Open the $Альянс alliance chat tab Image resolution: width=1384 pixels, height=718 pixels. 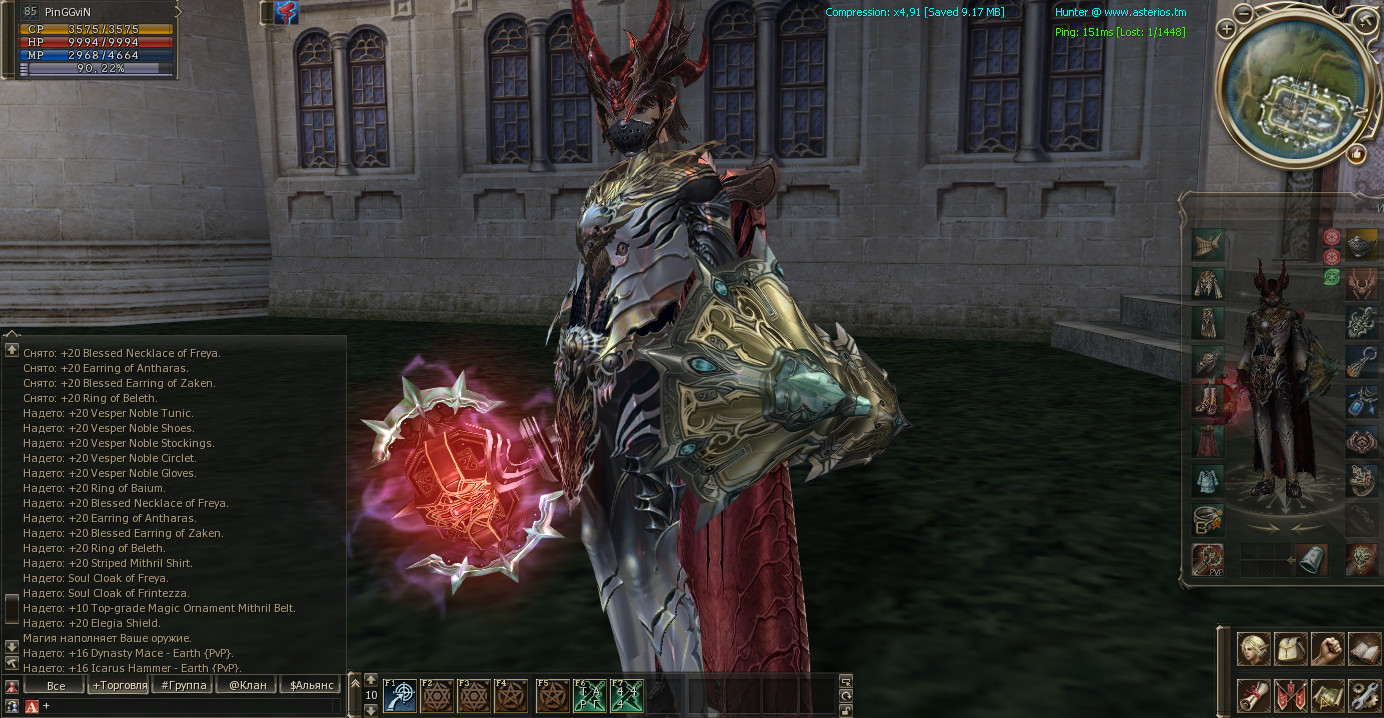coord(310,685)
